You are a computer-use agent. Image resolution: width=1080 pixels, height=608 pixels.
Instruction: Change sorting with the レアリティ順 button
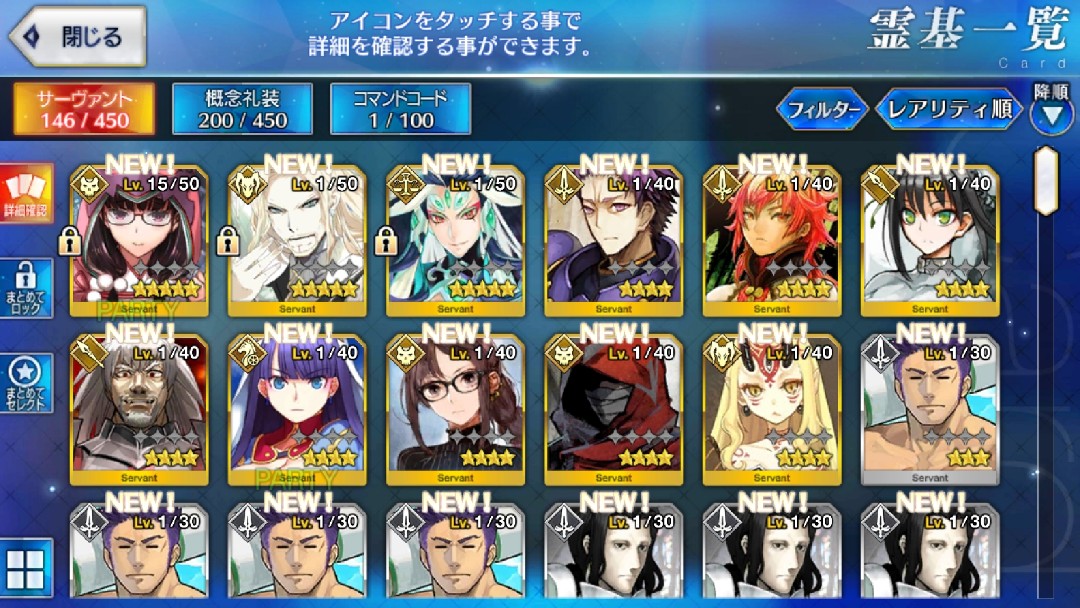tap(949, 109)
